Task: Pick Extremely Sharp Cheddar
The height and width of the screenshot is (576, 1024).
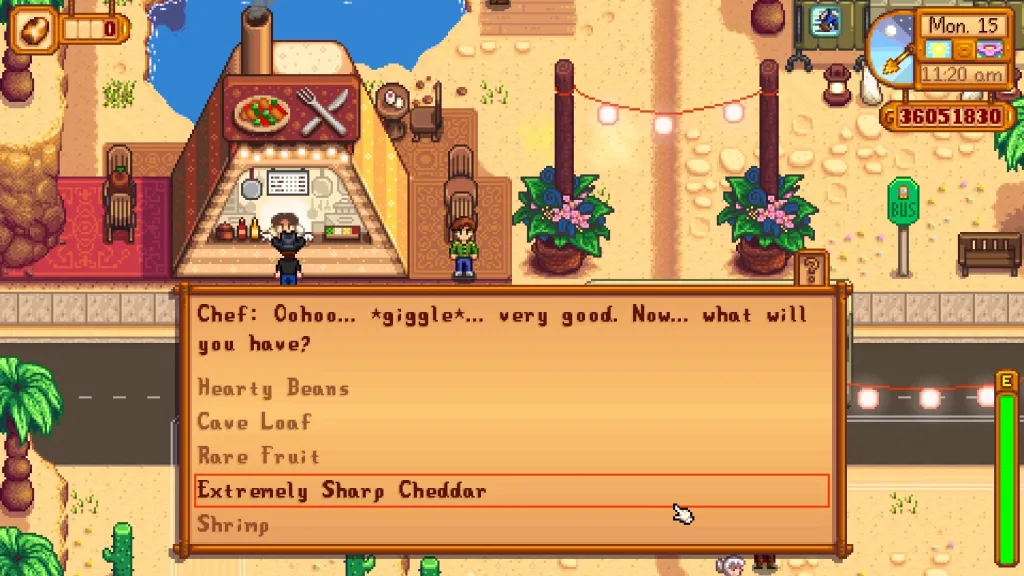Action: (x=342, y=490)
